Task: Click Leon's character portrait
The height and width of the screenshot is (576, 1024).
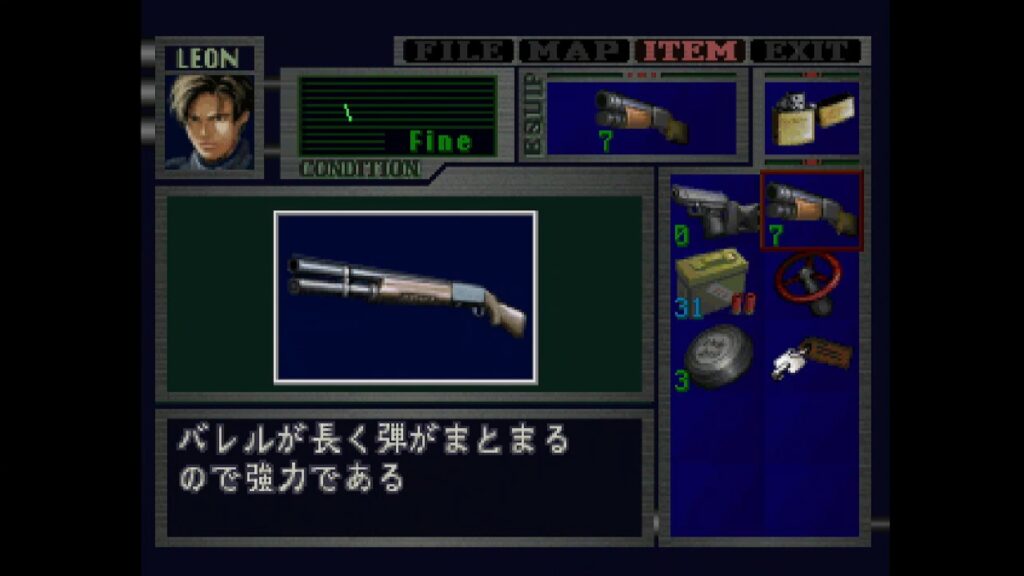Action: pos(209,120)
